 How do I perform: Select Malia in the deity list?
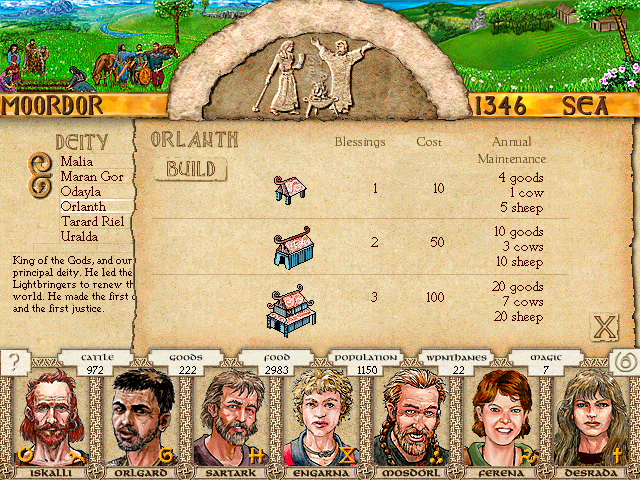[x=77, y=161]
